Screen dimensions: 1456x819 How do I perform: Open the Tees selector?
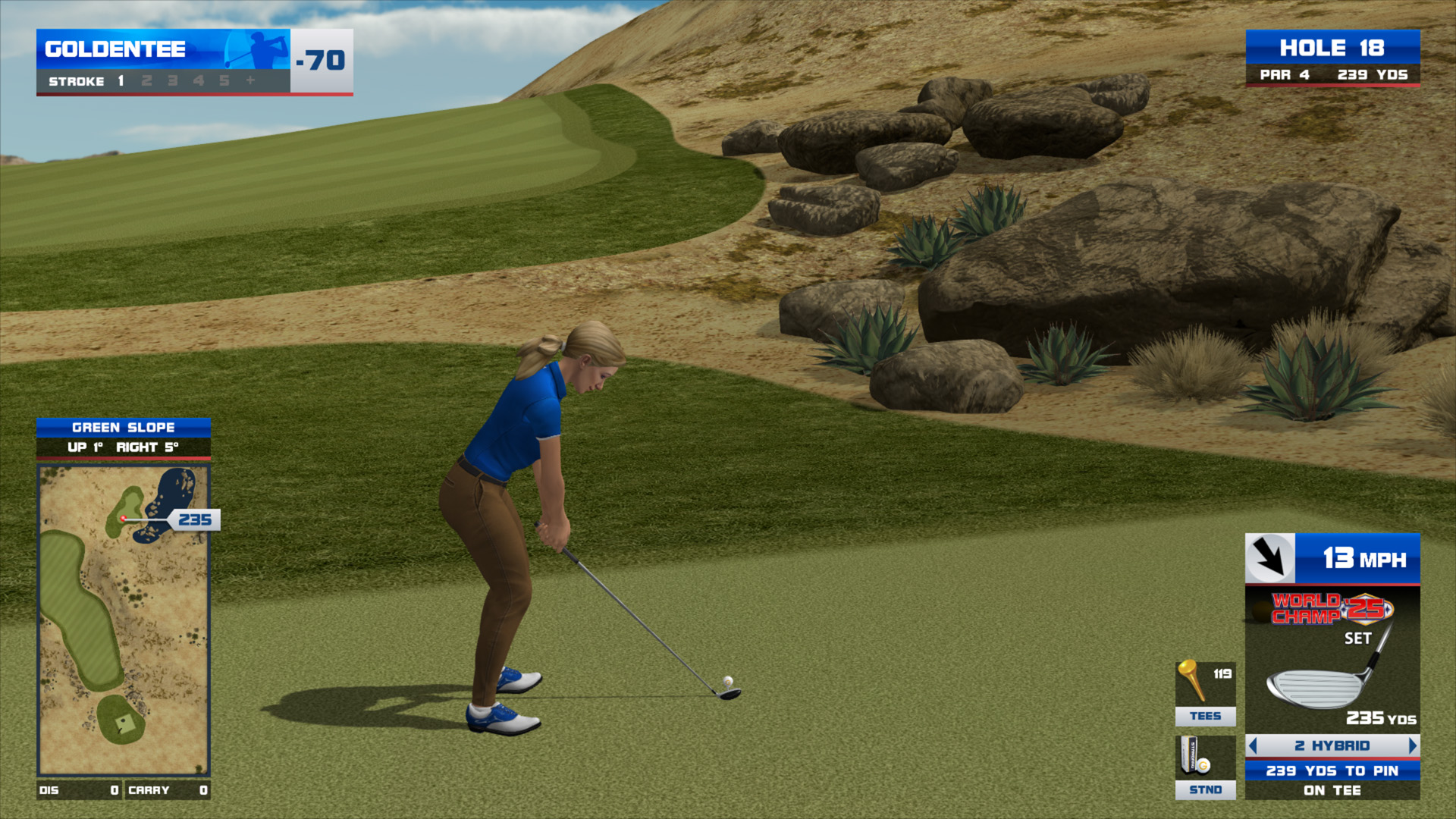click(x=1205, y=693)
